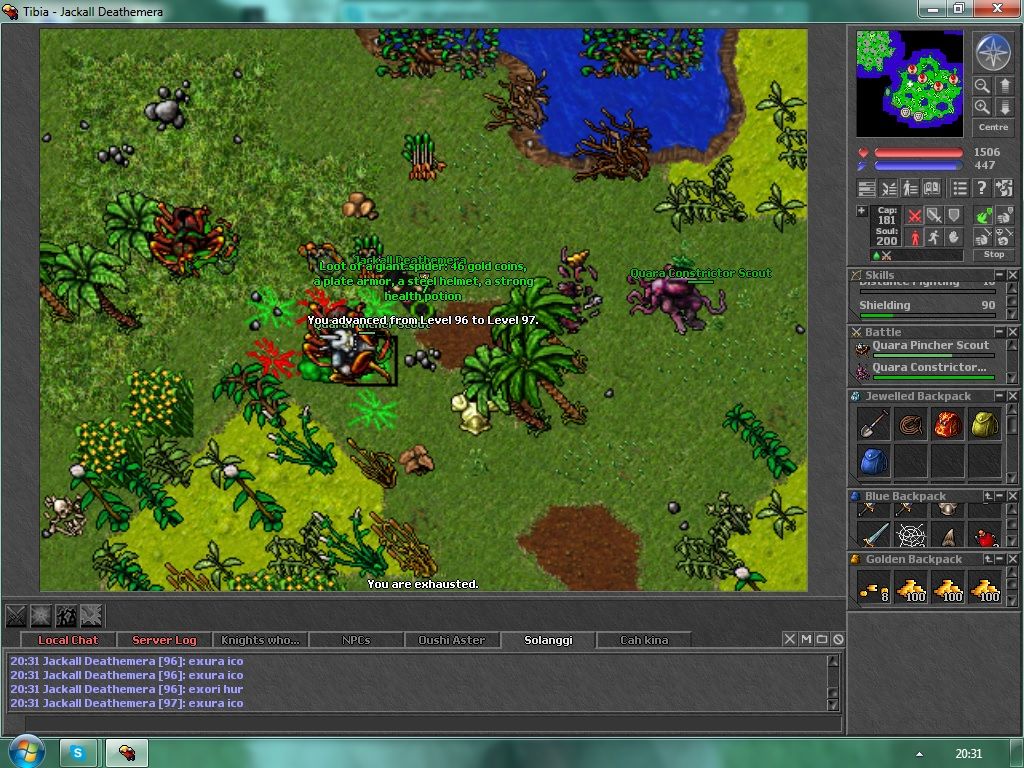Open the red lava backpack

pyautogui.click(x=948, y=424)
